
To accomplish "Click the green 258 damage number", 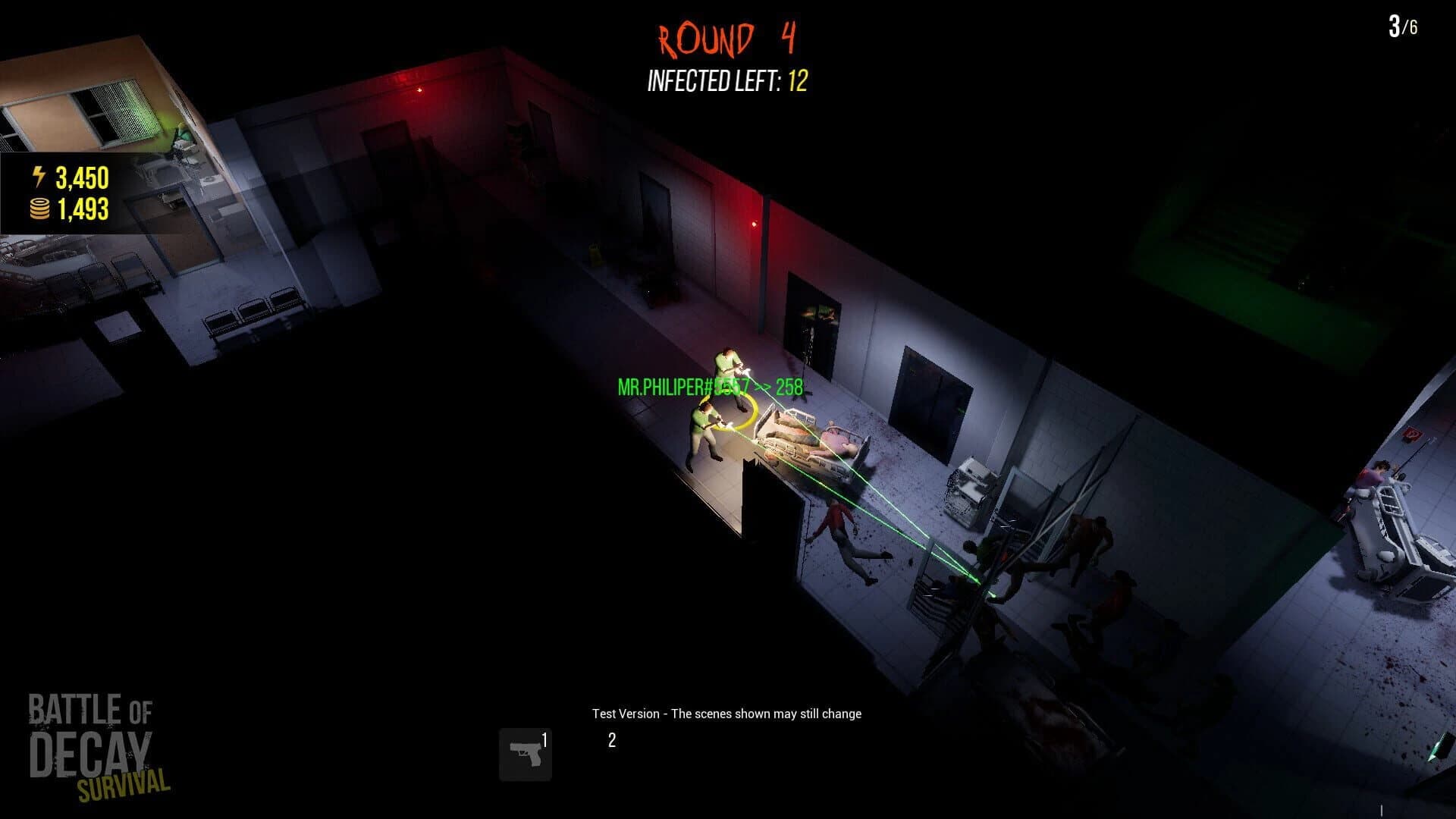I will [792, 388].
